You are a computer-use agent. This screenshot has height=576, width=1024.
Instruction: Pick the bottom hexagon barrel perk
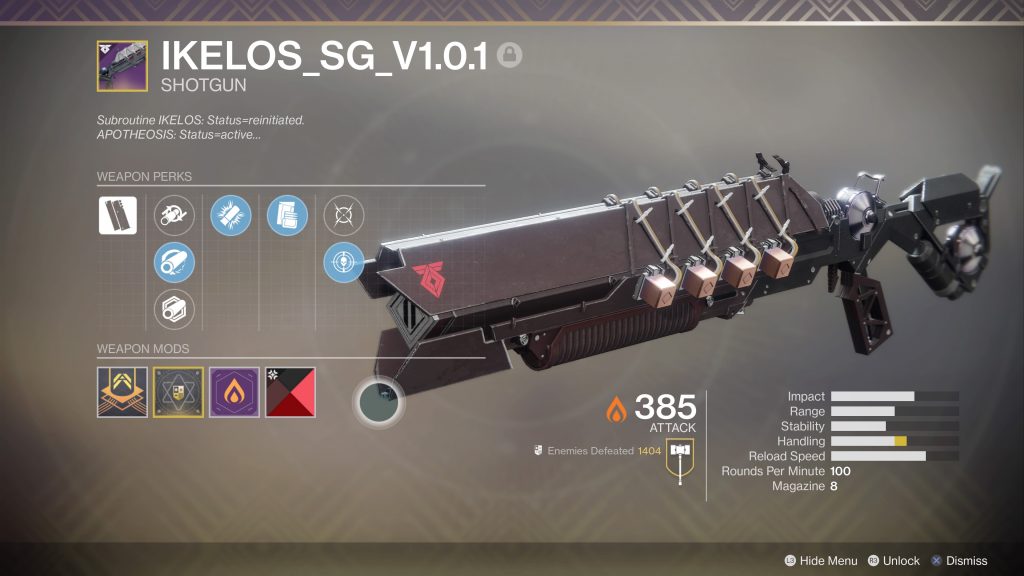click(x=174, y=309)
